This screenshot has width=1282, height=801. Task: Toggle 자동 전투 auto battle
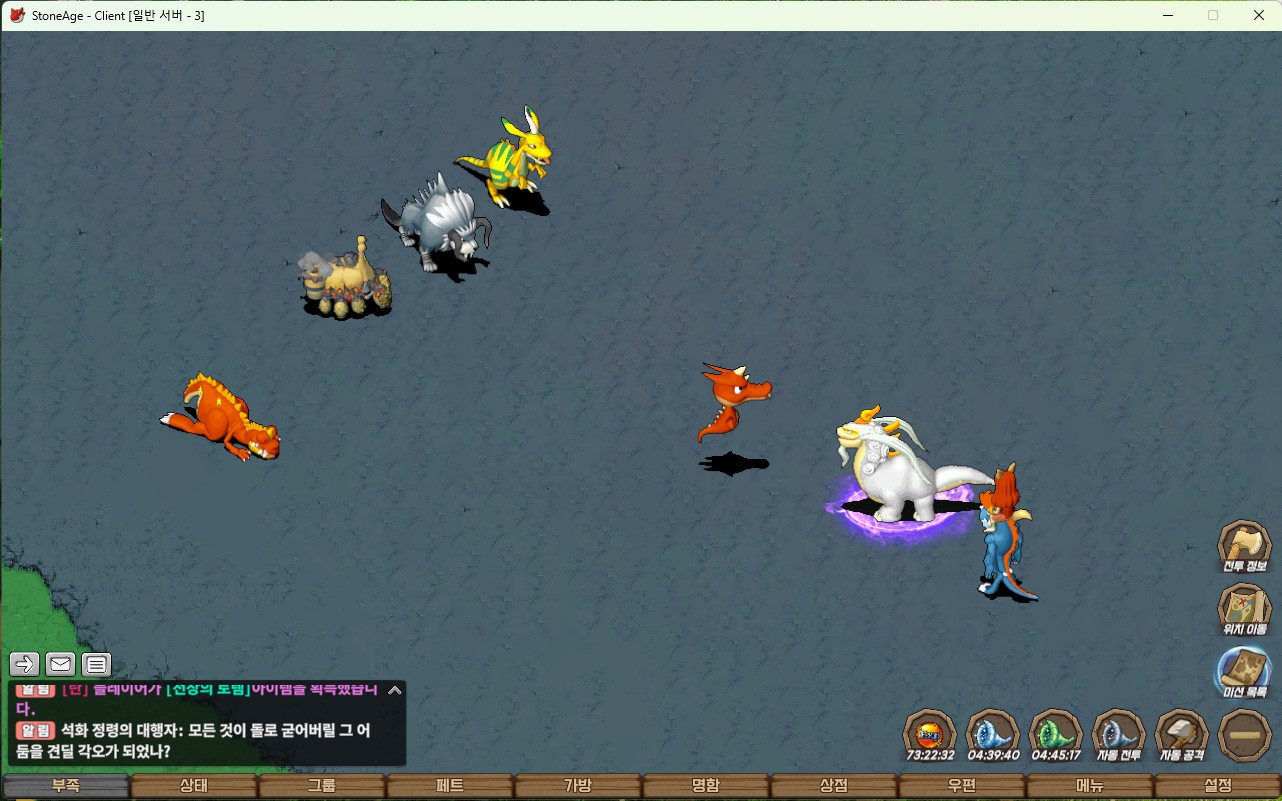point(1118,735)
